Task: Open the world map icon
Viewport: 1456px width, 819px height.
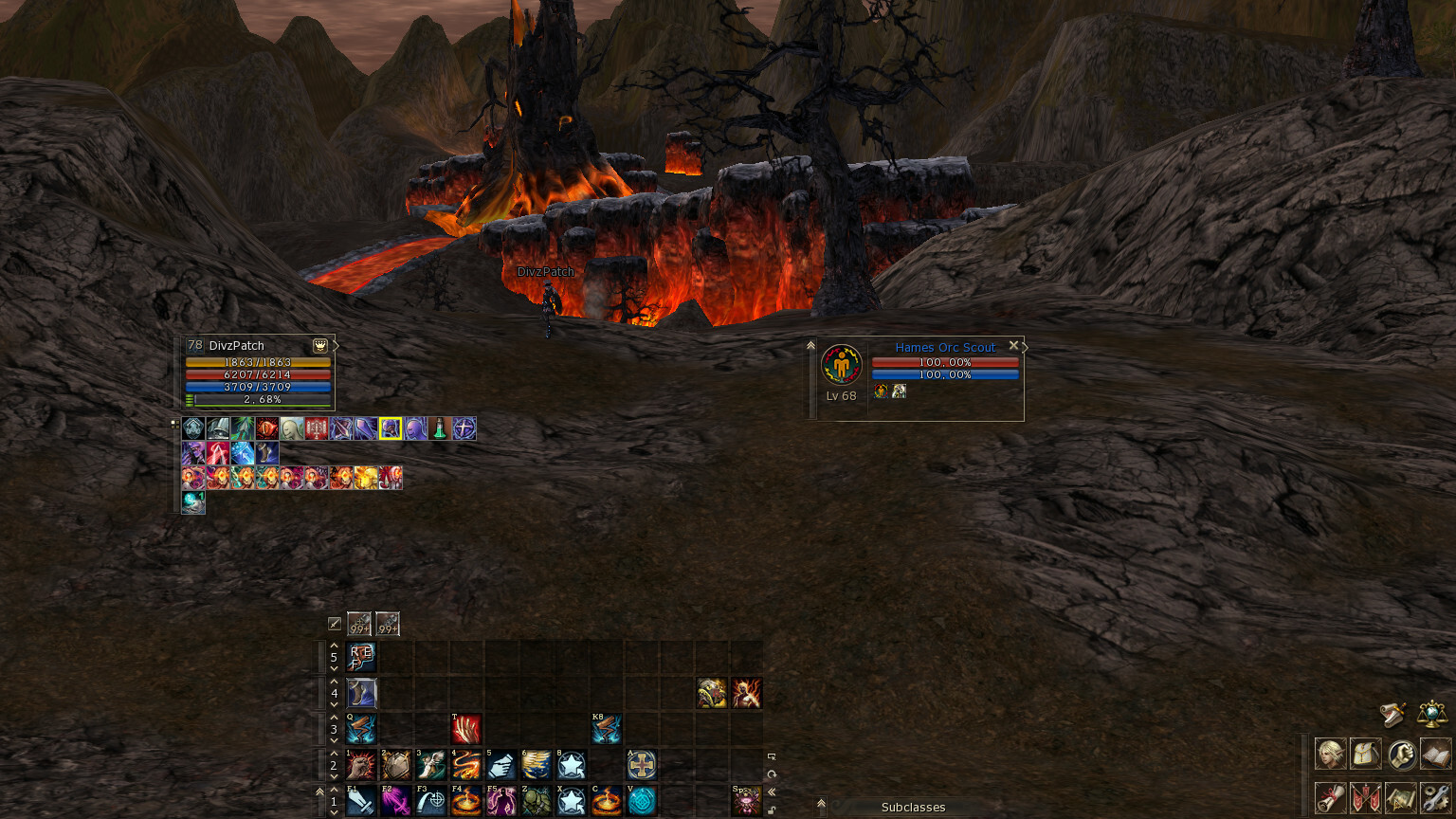Action: [x=1401, y=797]
